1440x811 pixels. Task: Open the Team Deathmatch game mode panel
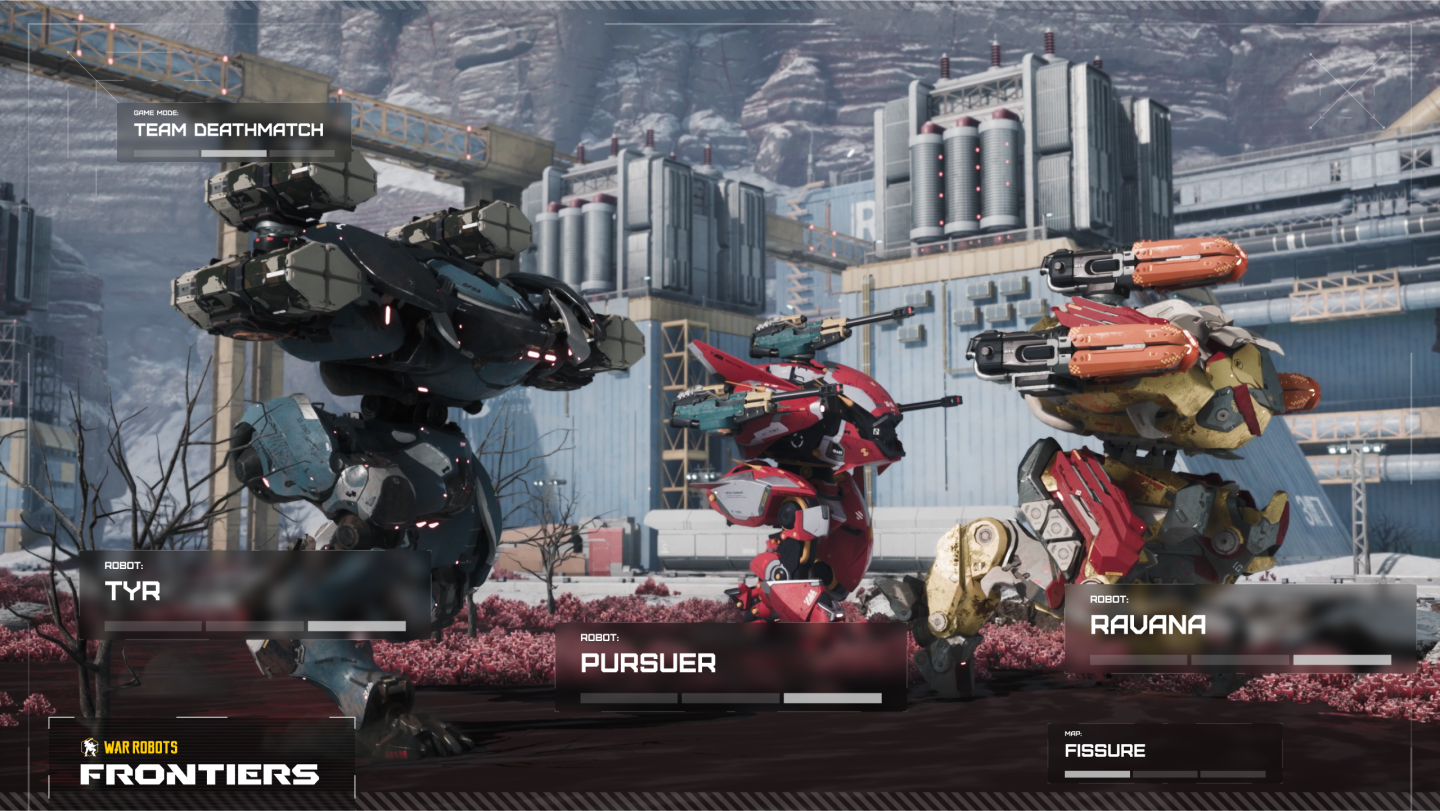tap(234, 132)
